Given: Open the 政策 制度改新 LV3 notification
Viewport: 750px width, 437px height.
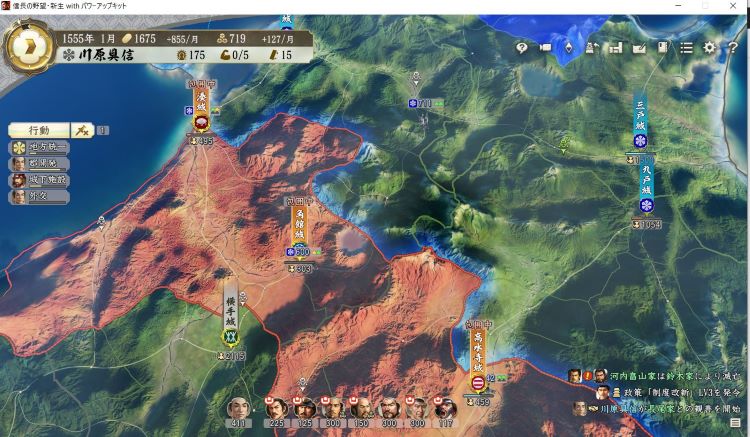Looking at the screenshot, I should [x=670, y=392].
